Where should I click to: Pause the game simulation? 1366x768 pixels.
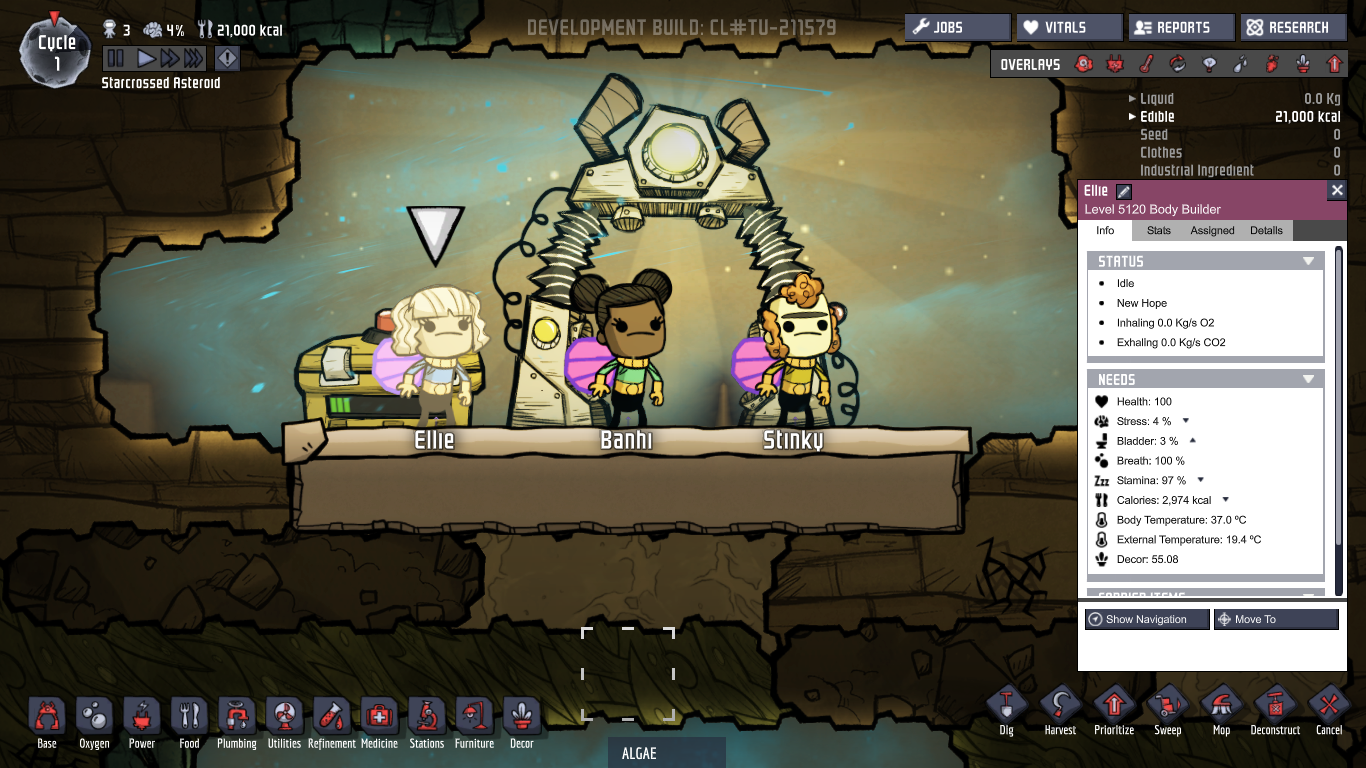116,58
